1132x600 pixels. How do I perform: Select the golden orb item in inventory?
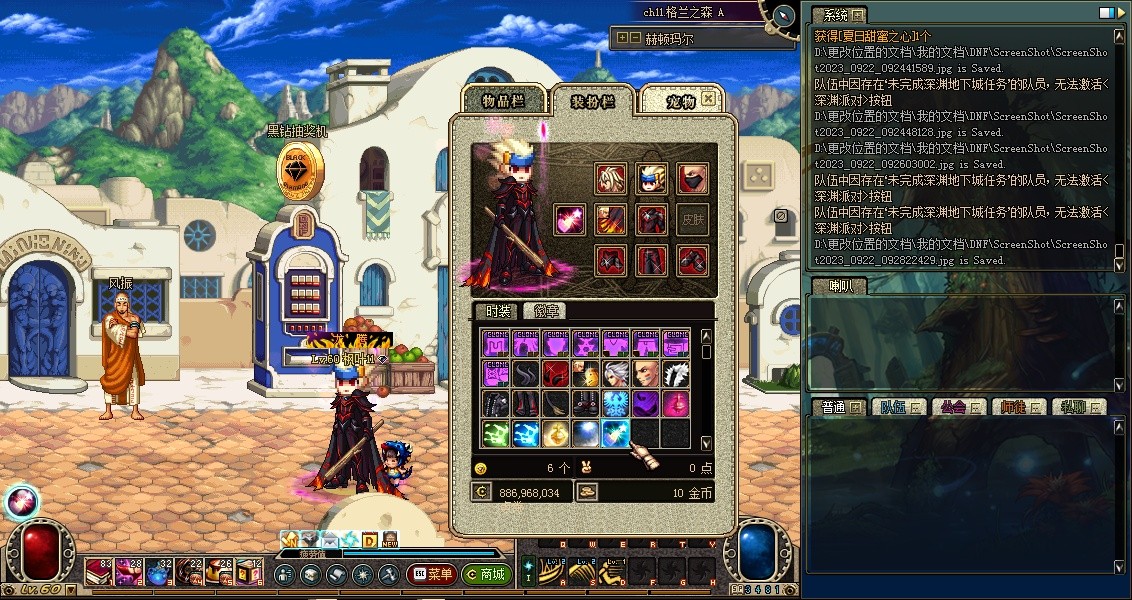[x=557, y=433]
